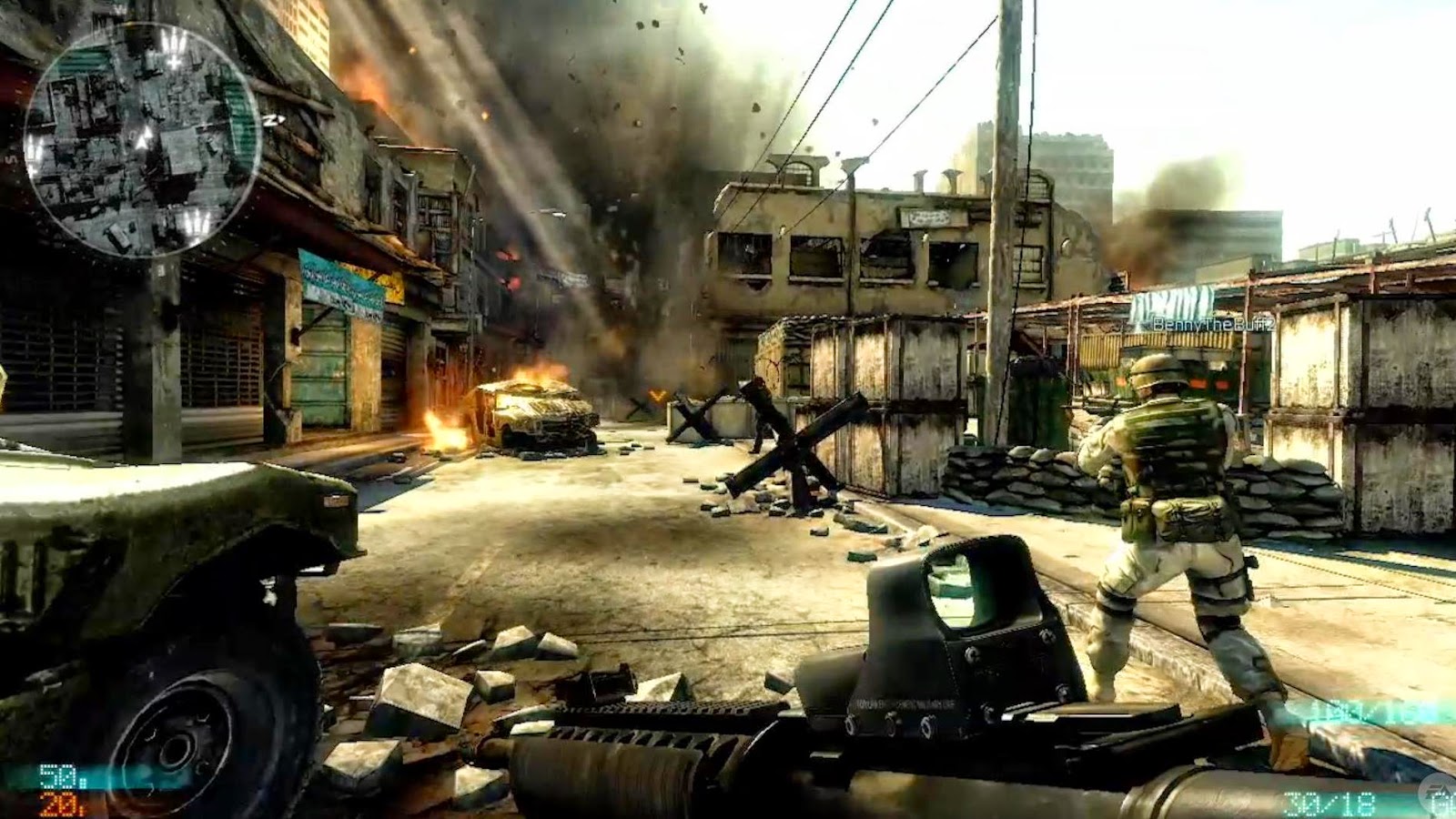This screenshot has height=819, width=1456.
Task: Select the BennyTheBull teammate name tag
Action: coord(1212,324)
